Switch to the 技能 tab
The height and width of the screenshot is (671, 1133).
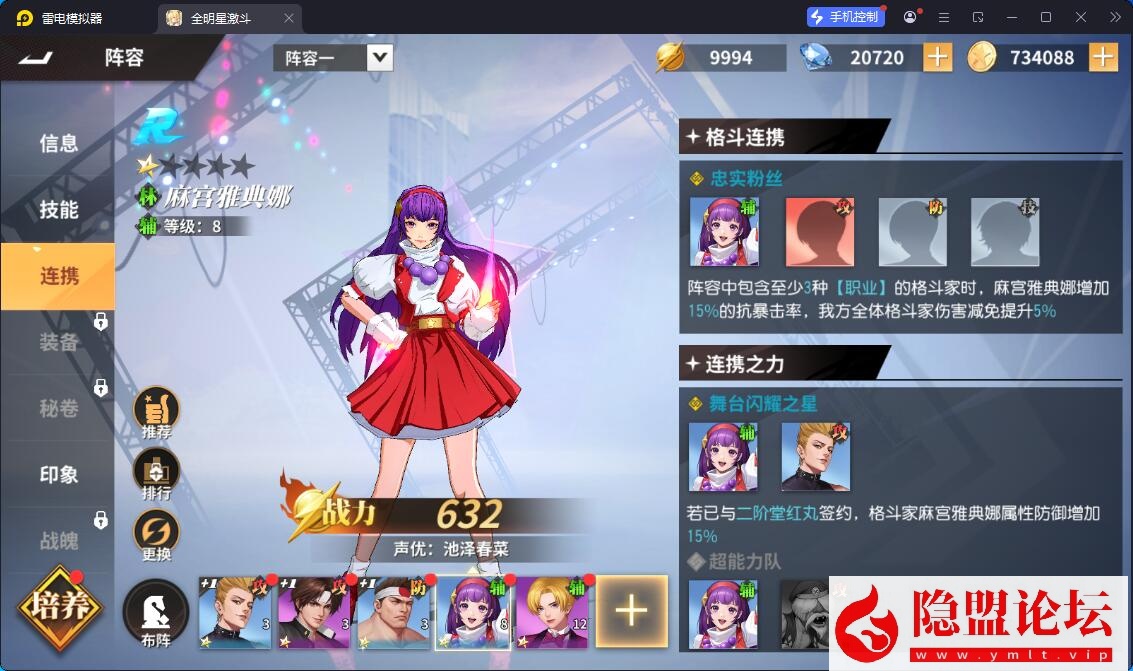59,209
